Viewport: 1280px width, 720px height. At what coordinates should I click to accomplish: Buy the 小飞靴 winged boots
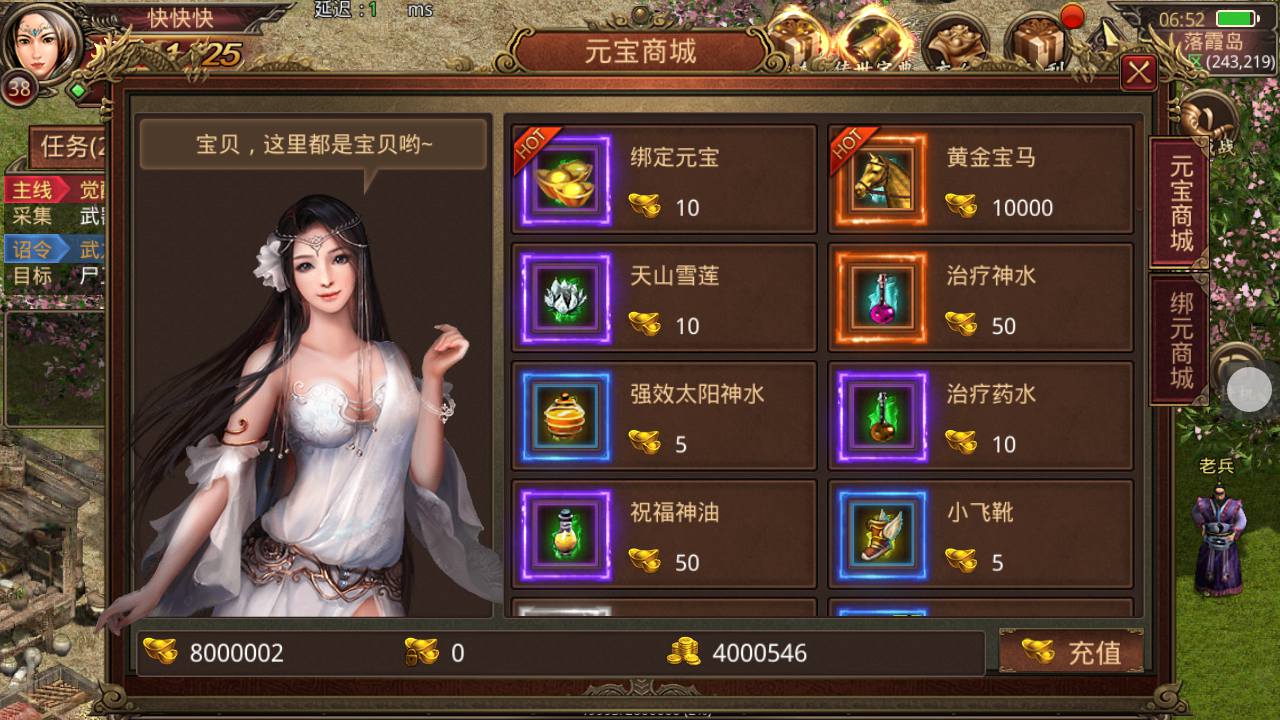pyautogui.click(x=980, y=534)
